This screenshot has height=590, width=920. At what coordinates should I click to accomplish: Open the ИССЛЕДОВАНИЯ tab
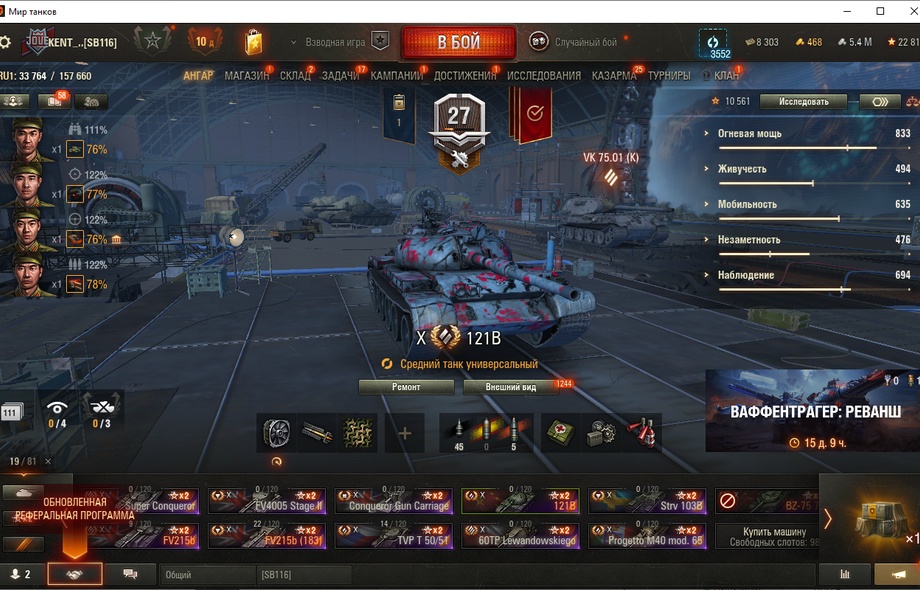point(543,76)
